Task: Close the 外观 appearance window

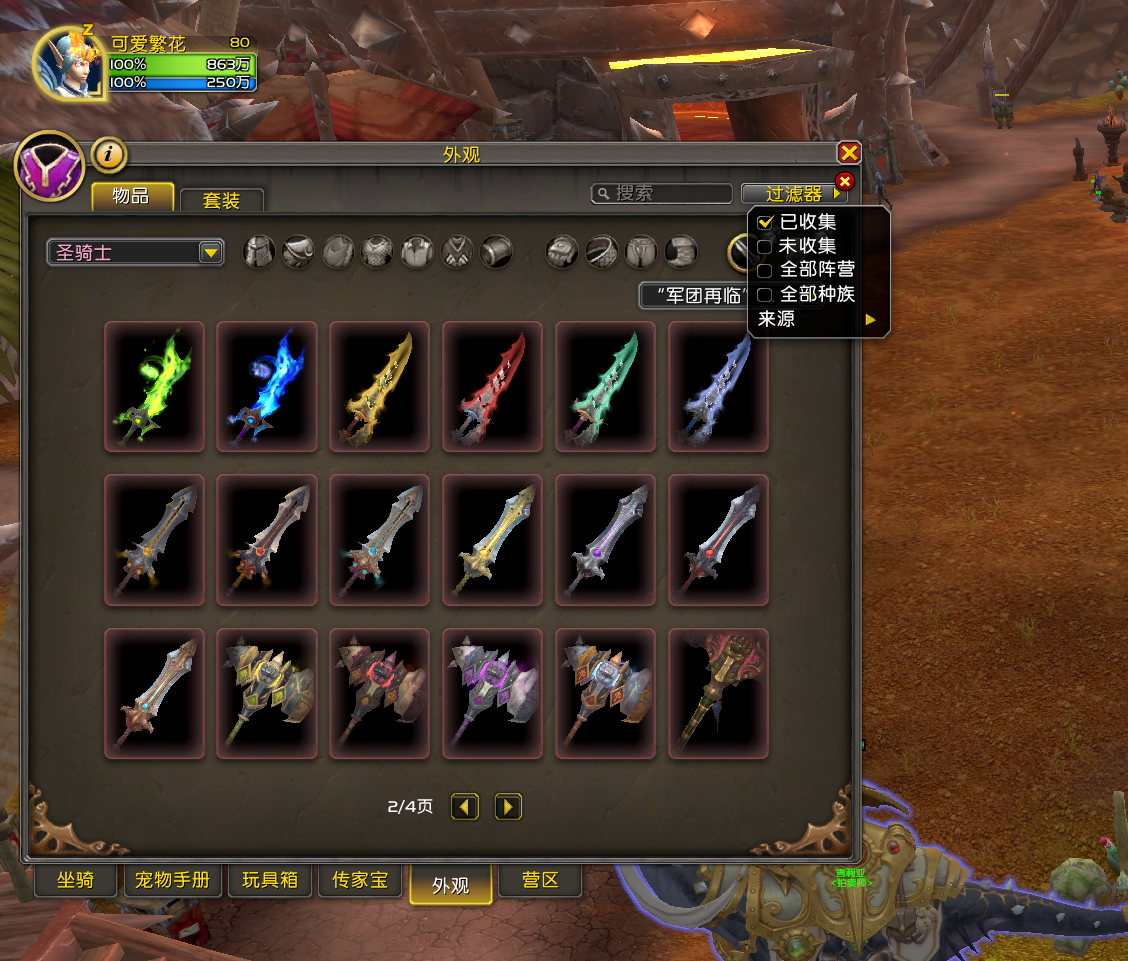Action: (x=849, y=153)
